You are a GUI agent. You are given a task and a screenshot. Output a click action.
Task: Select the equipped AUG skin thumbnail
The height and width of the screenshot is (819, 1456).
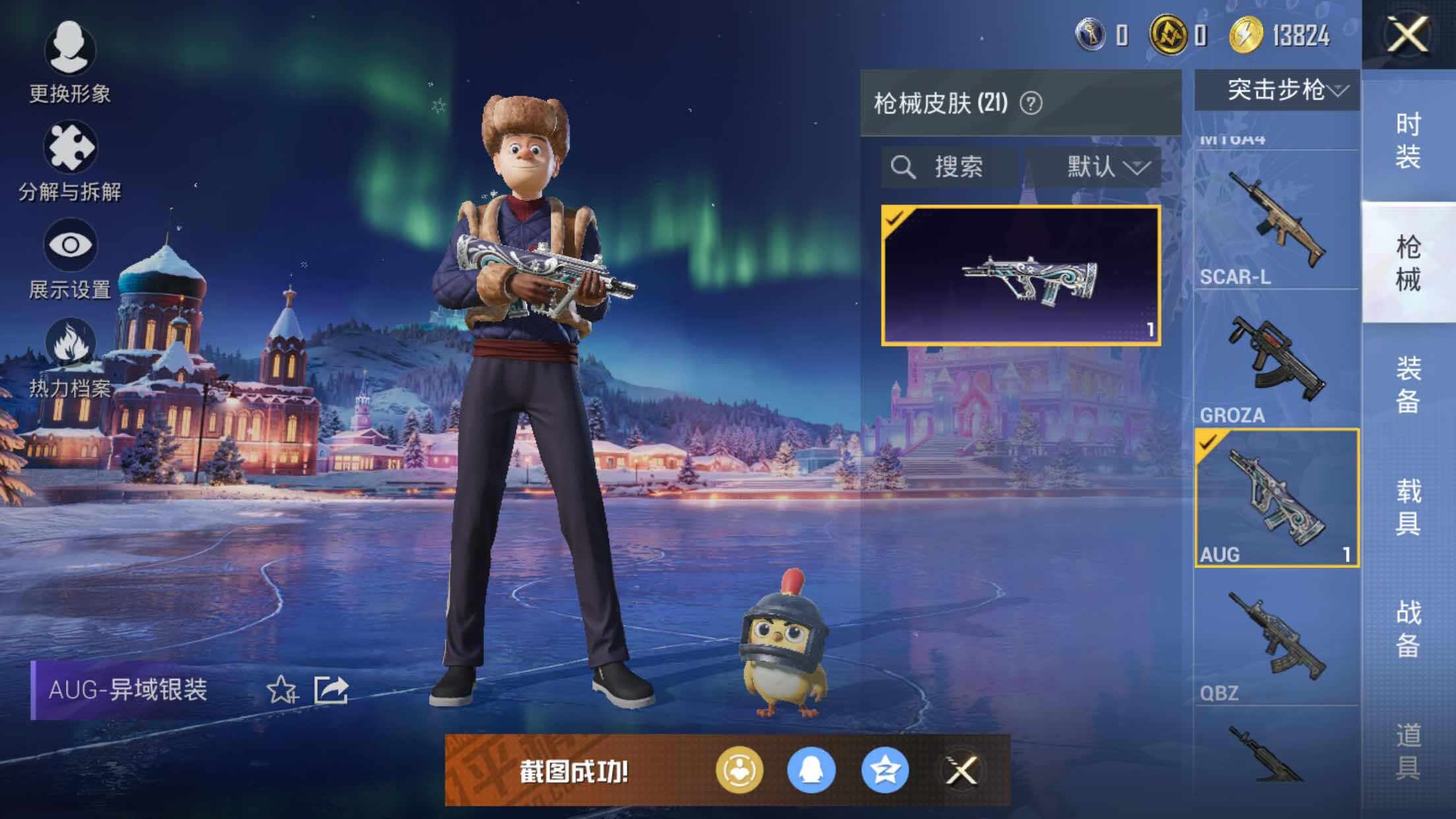(1021, 275)
